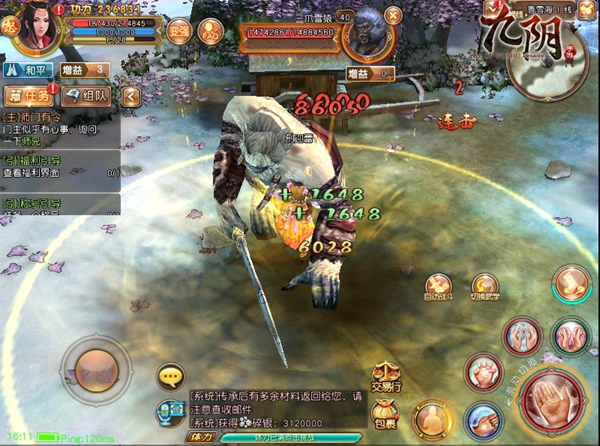600x446 pixels.
Task: Switch to the 组队 team tab
Action: tap(87, 96)
